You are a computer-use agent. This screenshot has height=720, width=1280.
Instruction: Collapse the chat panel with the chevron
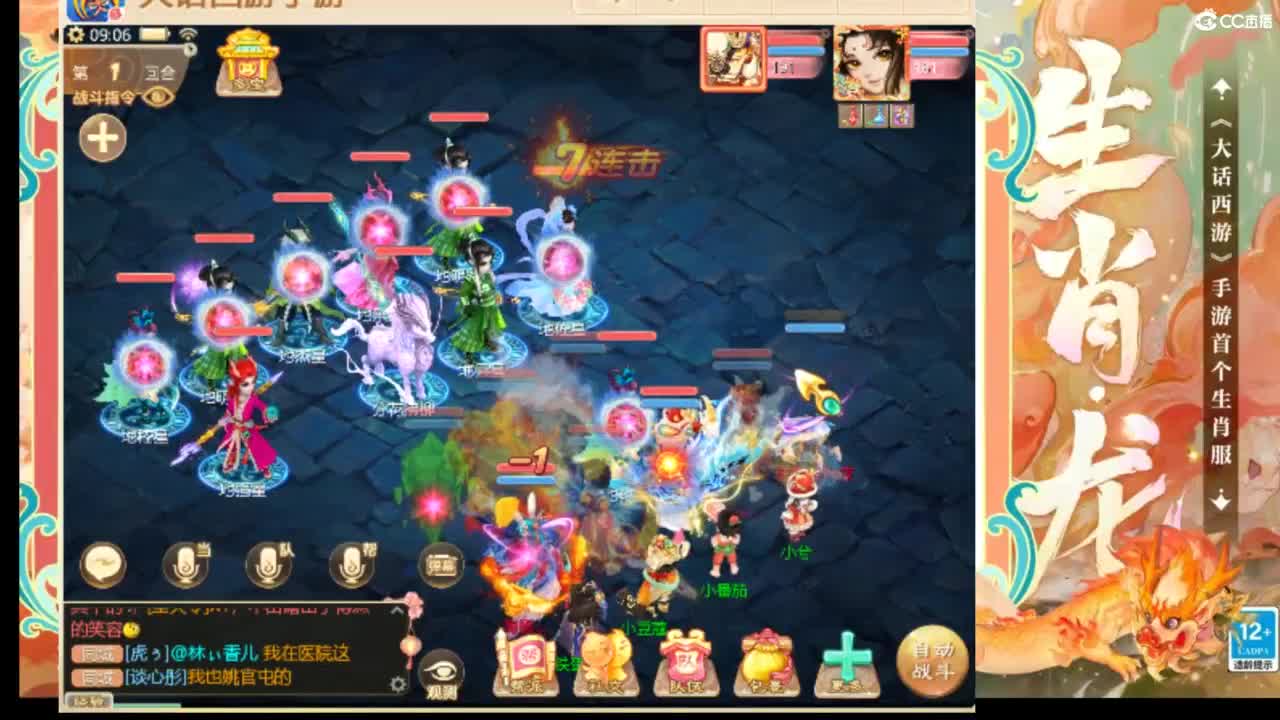point(396,611)
